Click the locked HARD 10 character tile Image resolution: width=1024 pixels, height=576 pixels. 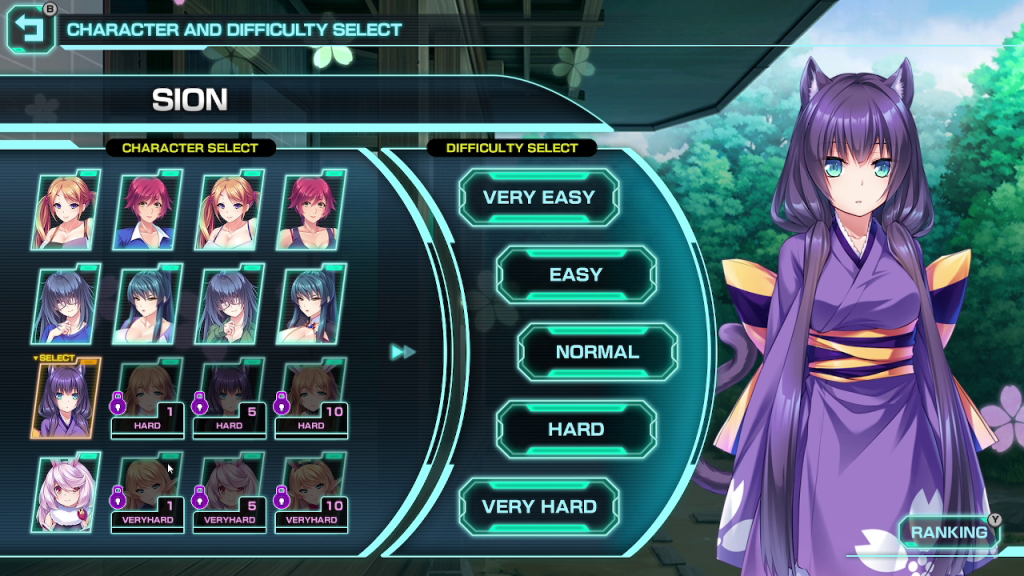tap(313, 399)
